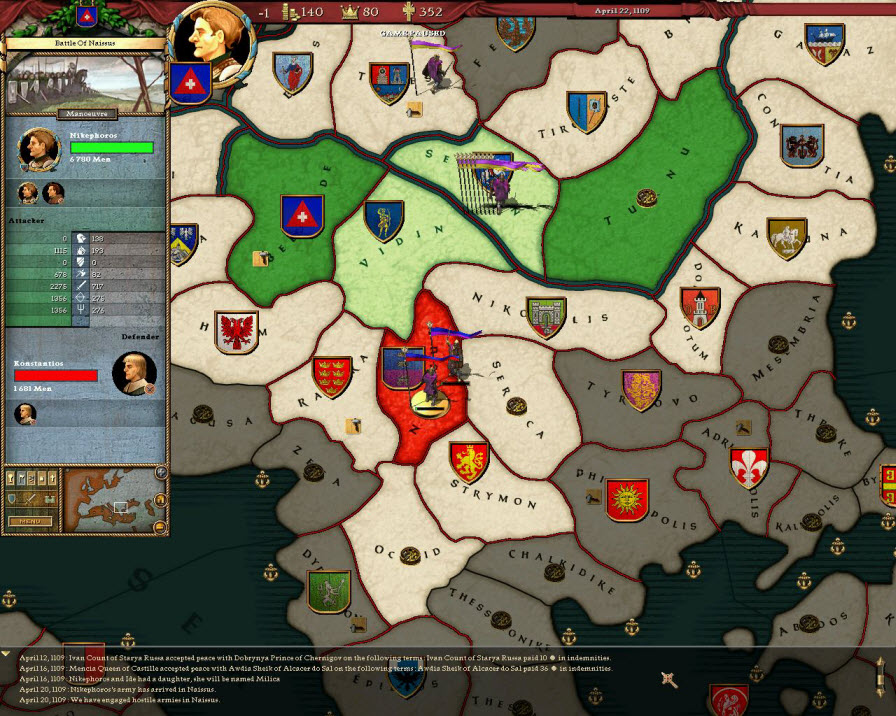Click the minus minimap zoom button
The width and height of the screenshot is (896, 716).
click(x=159, y=527)
